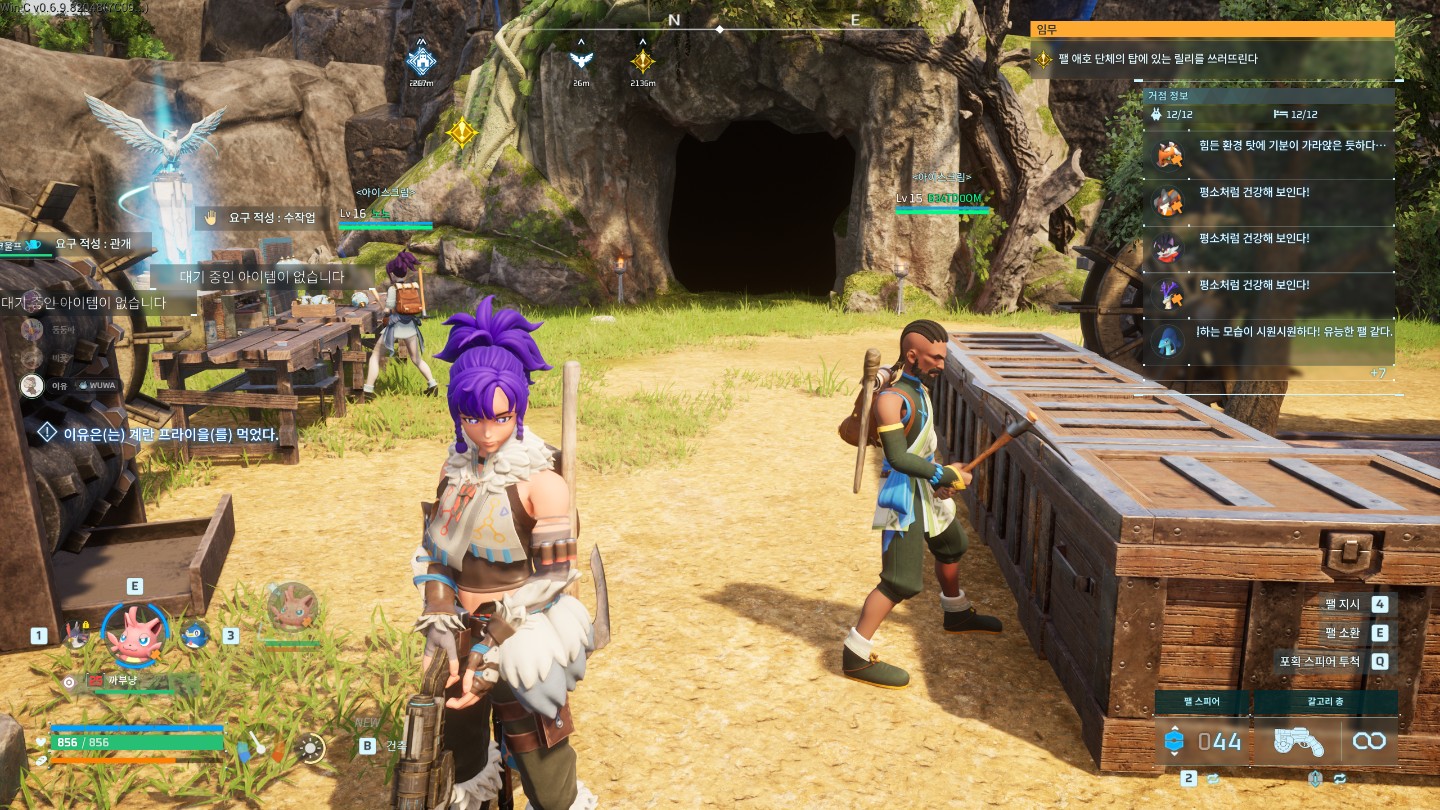Select the base pal row reporting low mood

(1270, 154)
